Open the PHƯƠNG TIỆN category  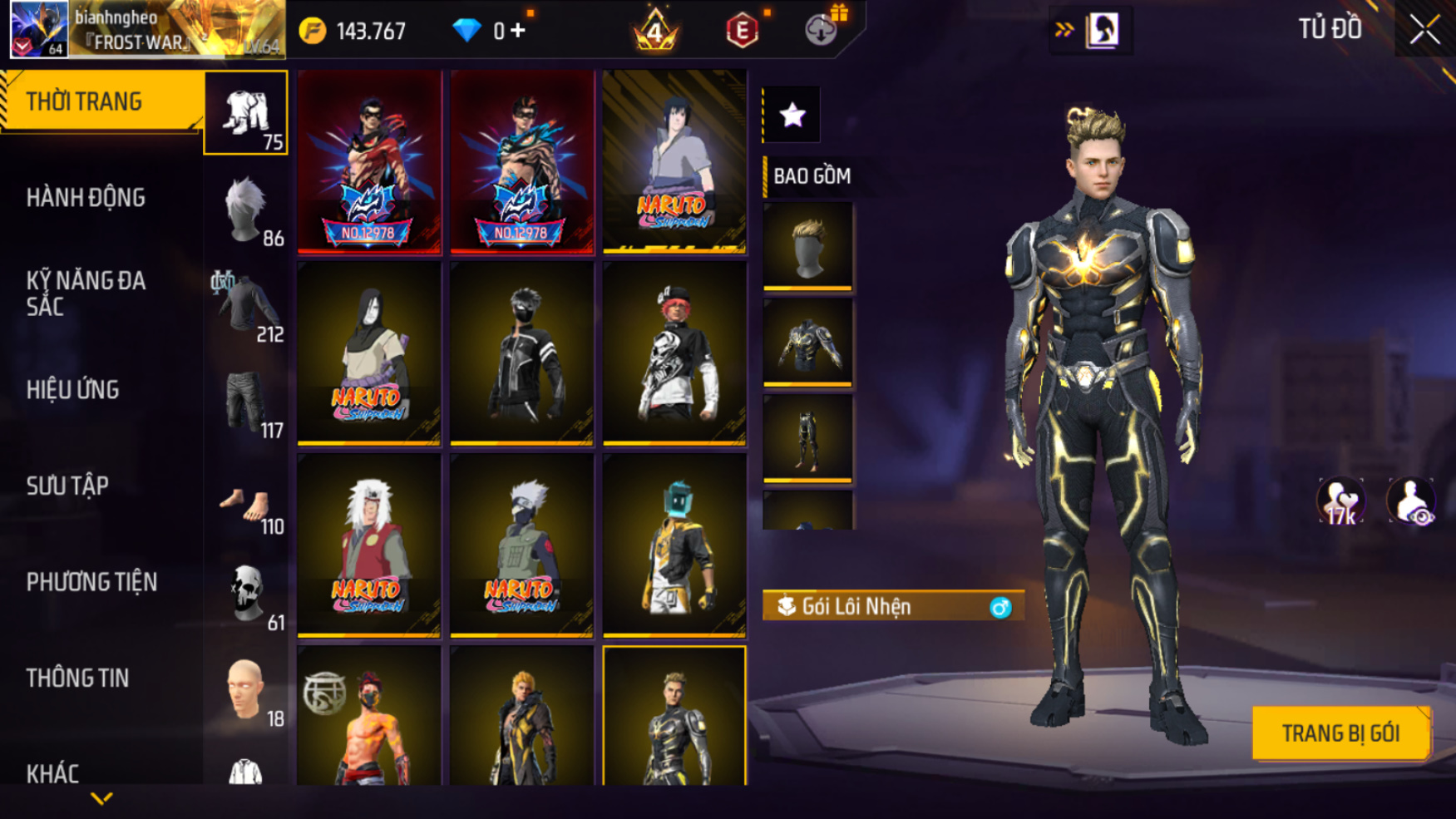tap(91, 582)
